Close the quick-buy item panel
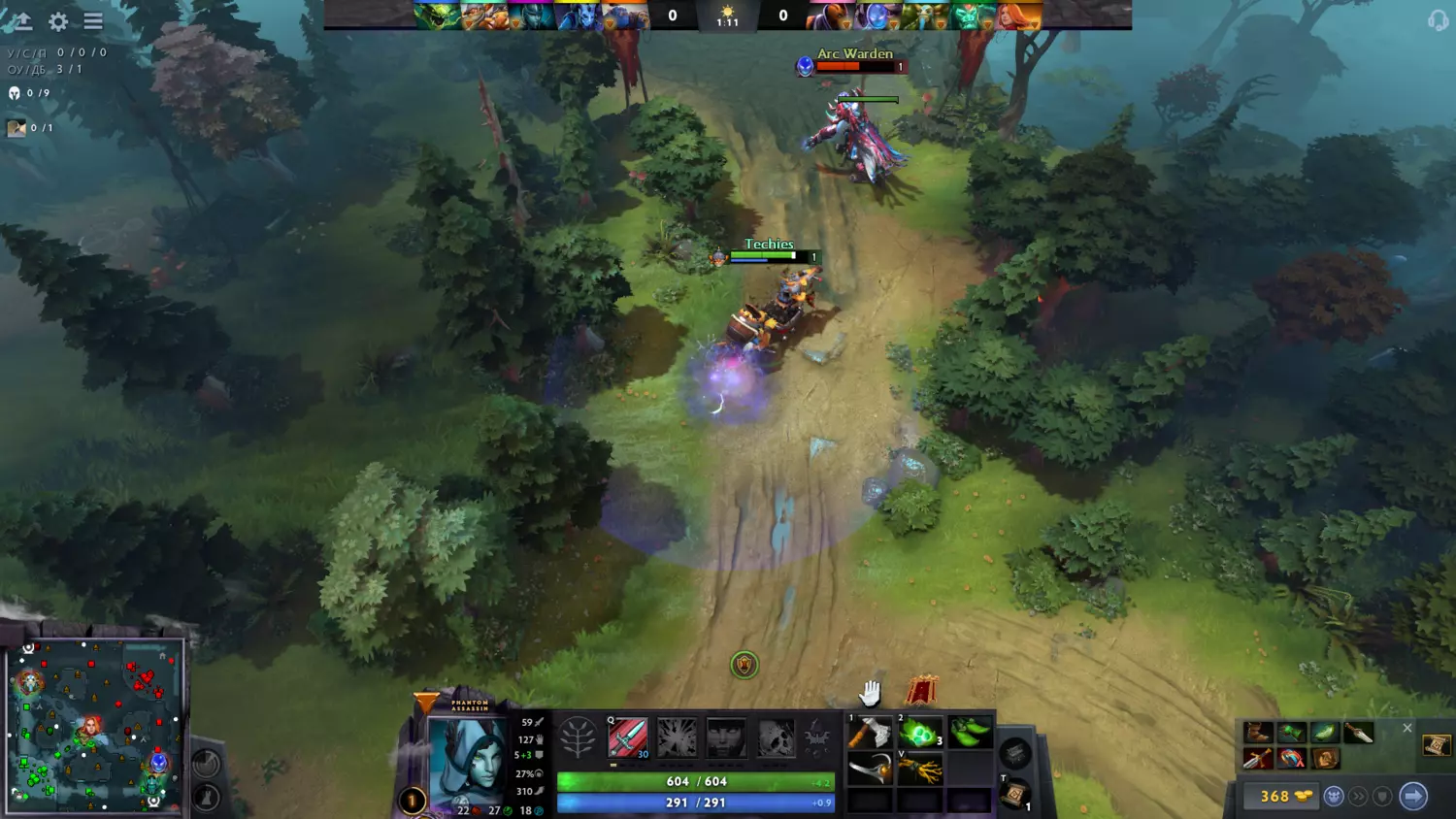1456x819 pixels. coord(1406,728)
